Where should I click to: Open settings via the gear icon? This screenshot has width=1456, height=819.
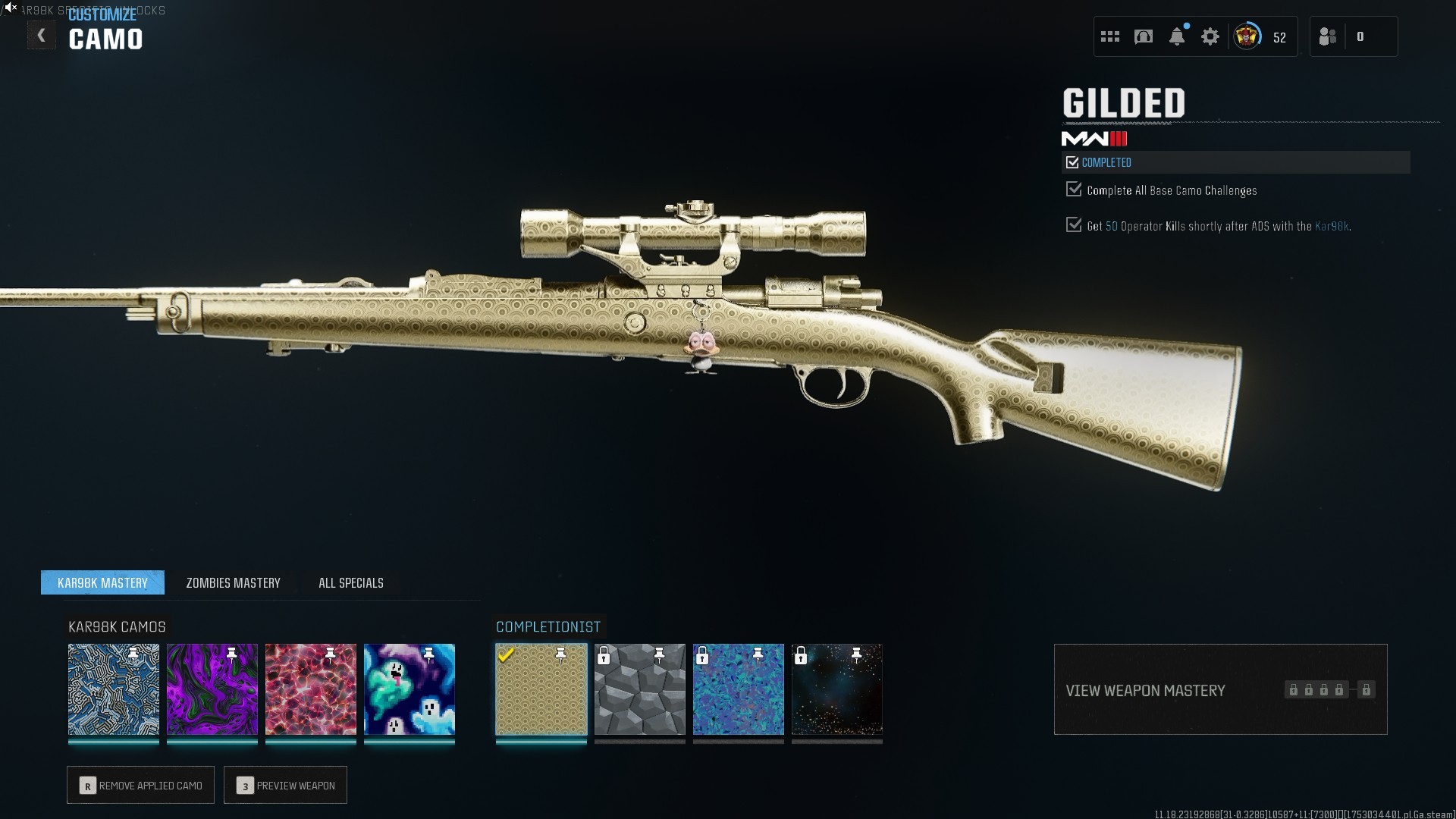[x=1210, y=36]
